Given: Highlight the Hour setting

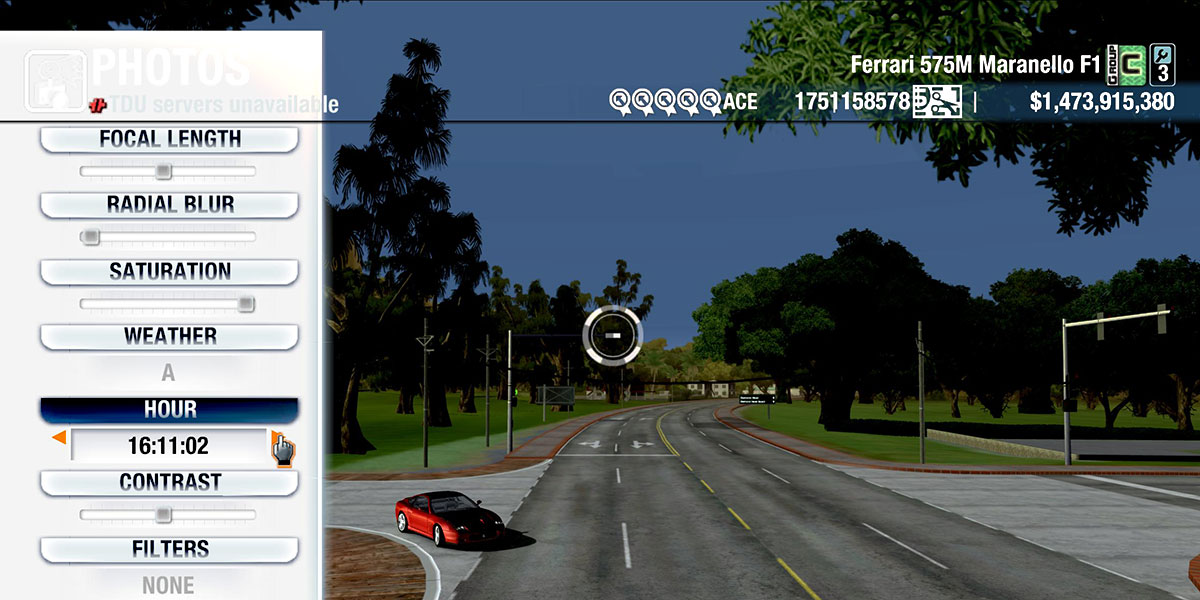Looking at the screenshot, I should (x=169, y=410).
